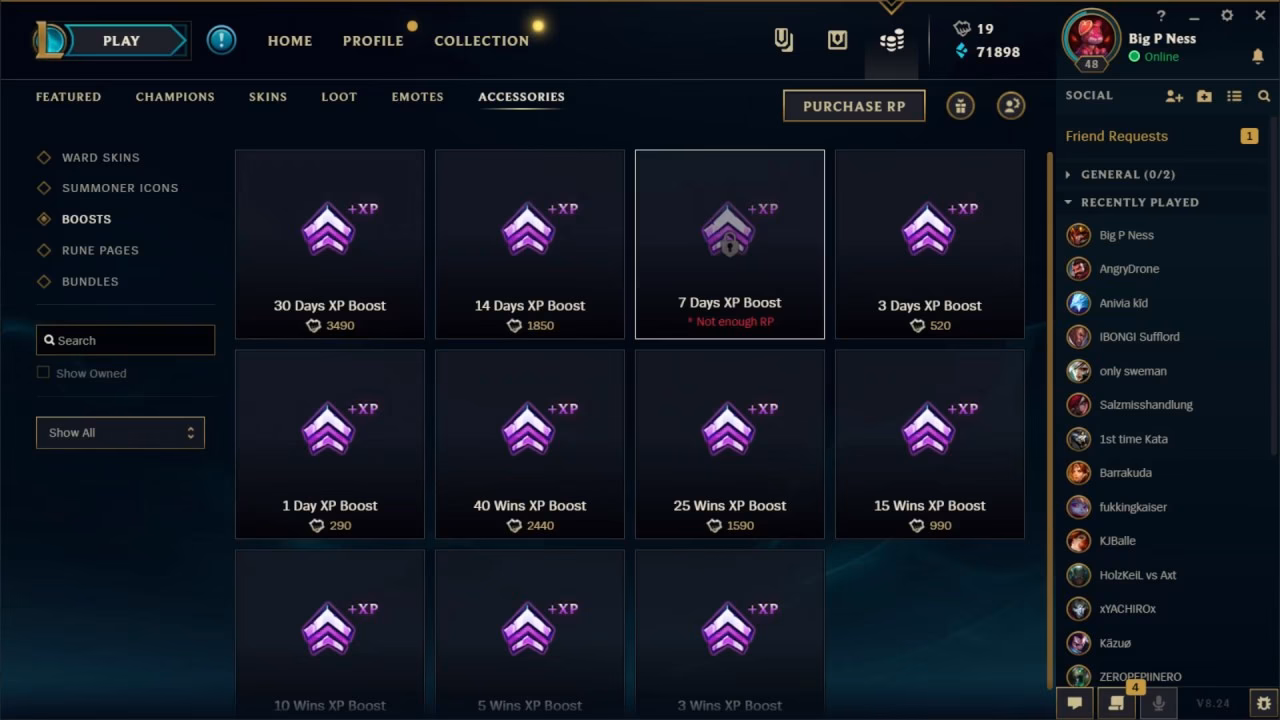This screenshot has width=1280, height=720.
Task: Open the chat bubble icon at bottom right
Action: tap(1075, 703)
